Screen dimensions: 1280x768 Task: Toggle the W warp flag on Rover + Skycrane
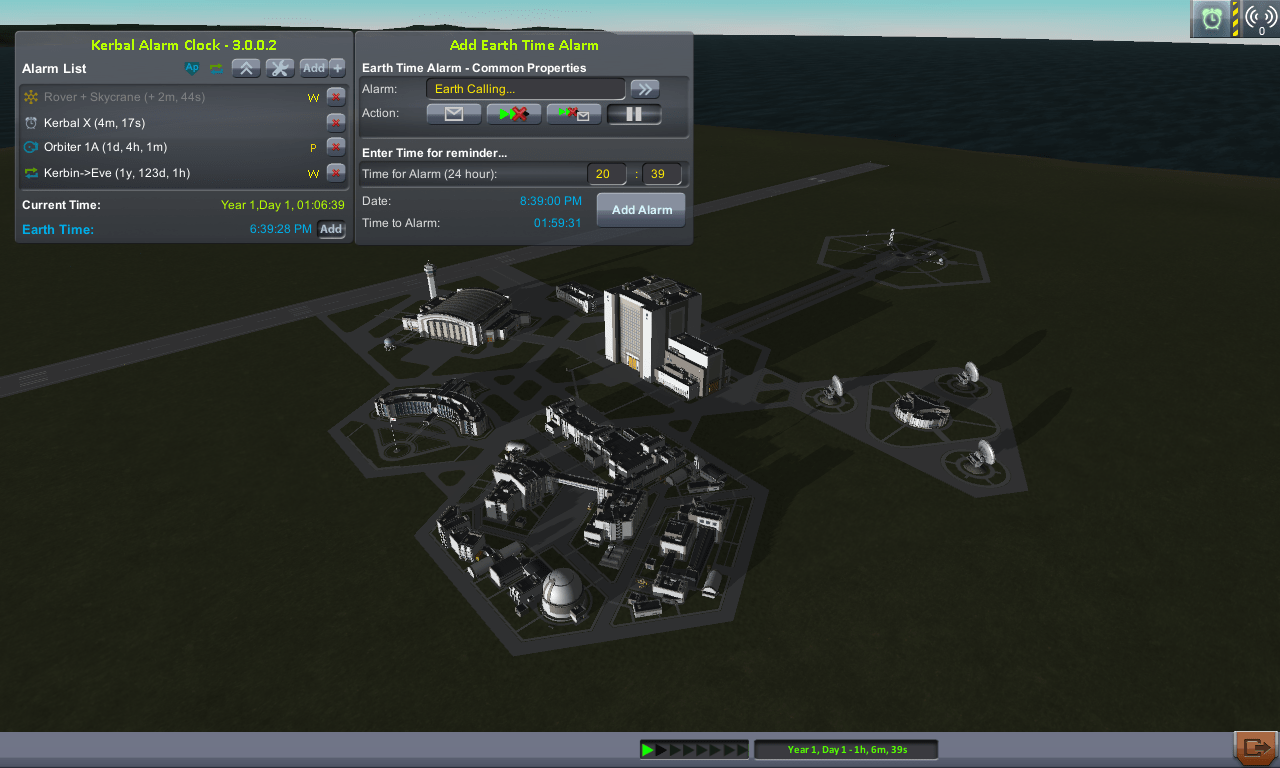pos(313,98)
